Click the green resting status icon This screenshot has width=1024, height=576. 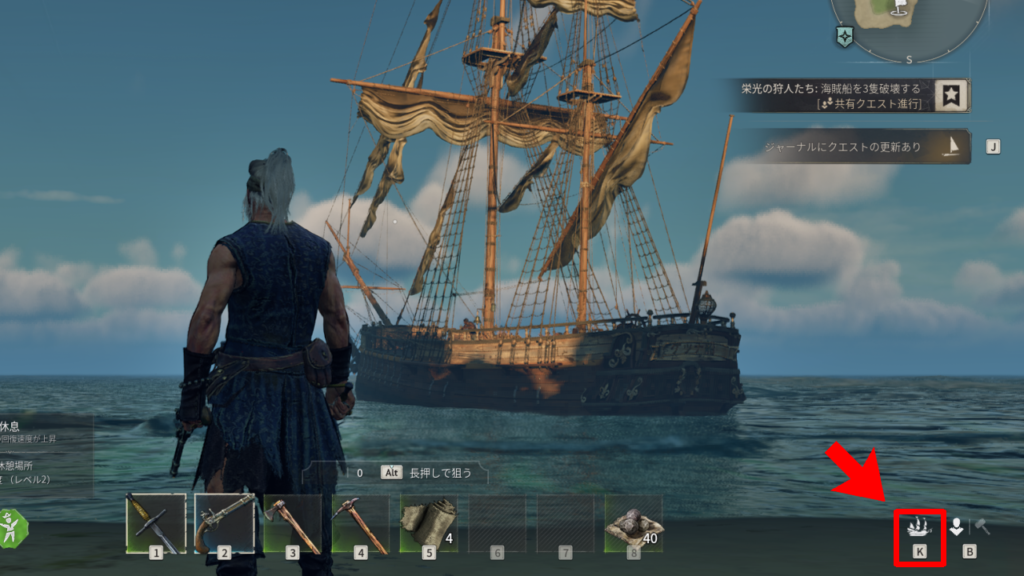coord(12,527)
